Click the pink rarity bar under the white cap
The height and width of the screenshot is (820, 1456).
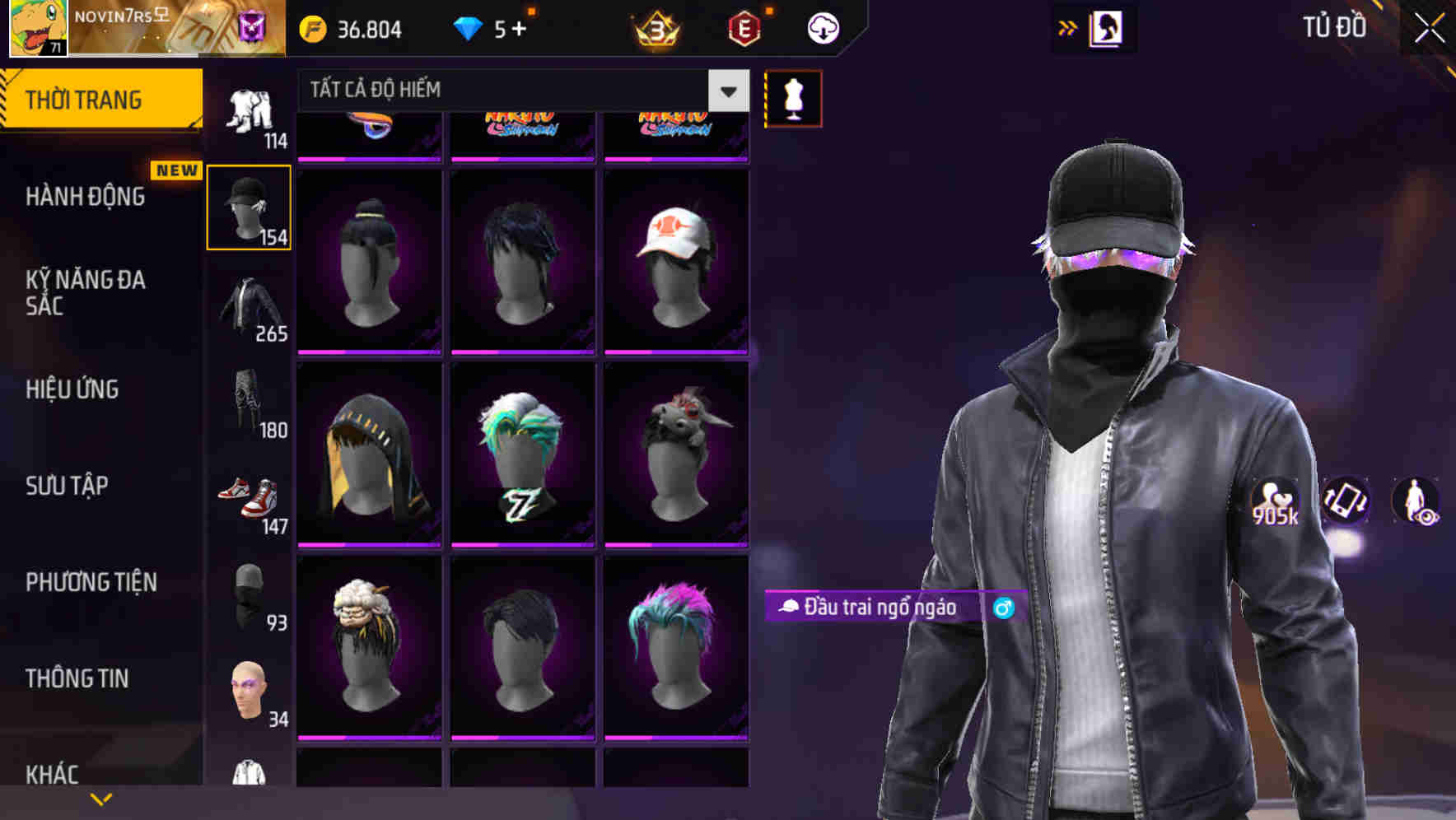pos(675,351)
